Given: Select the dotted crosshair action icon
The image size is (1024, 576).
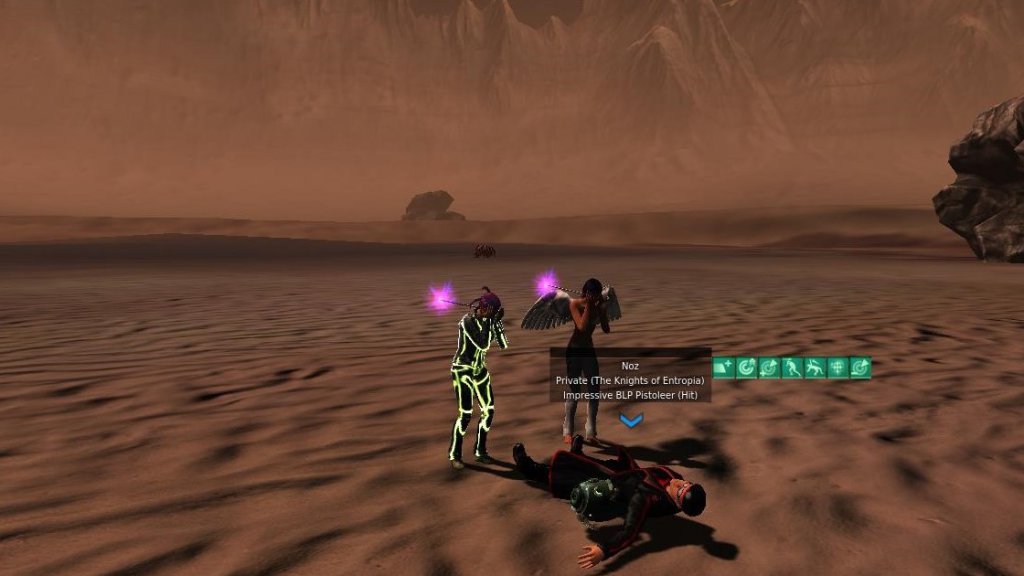Looking at the screenshot, I should [838, 368].
